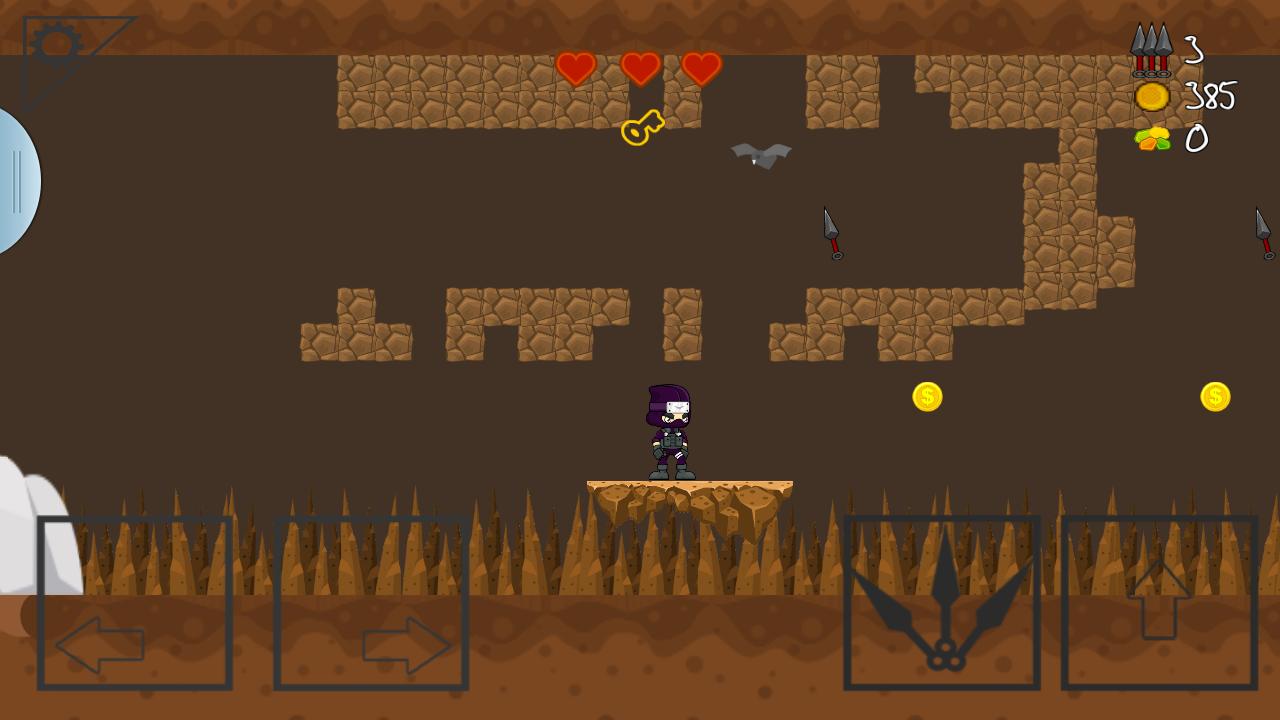Click the middle red heart
The width and height of the screenshot is (1280, 720).
(x=640, y=69)
